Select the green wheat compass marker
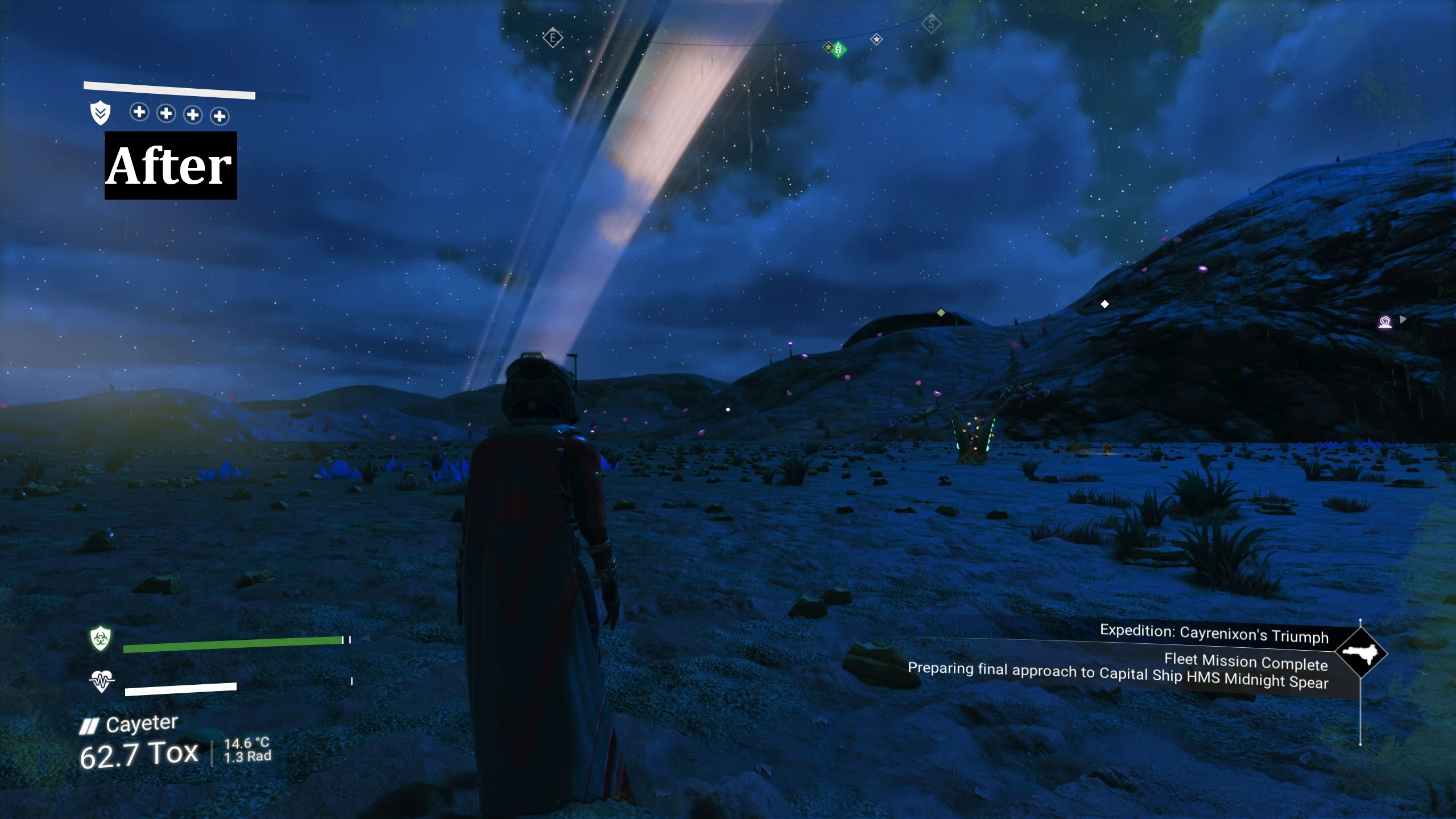Screen dimensions: 1456x819 (838, 49)
